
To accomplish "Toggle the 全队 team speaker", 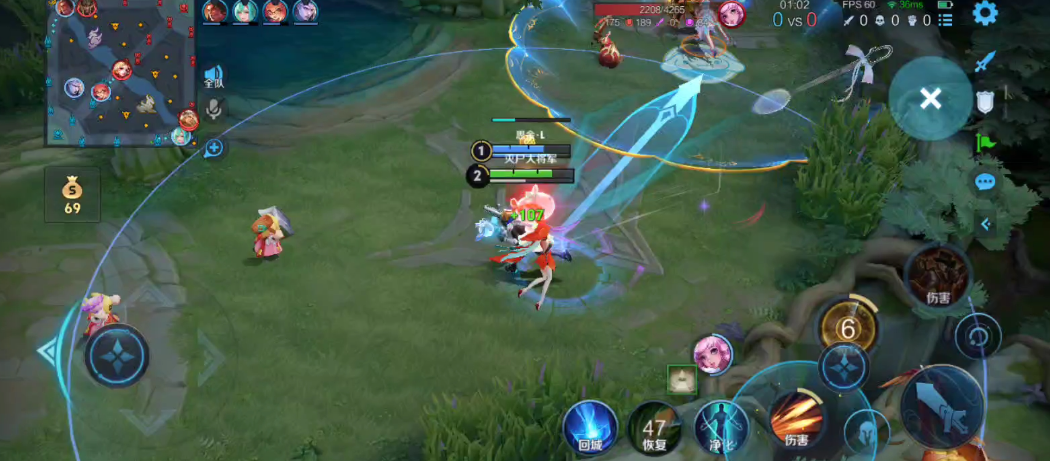I will coord(213,77).
